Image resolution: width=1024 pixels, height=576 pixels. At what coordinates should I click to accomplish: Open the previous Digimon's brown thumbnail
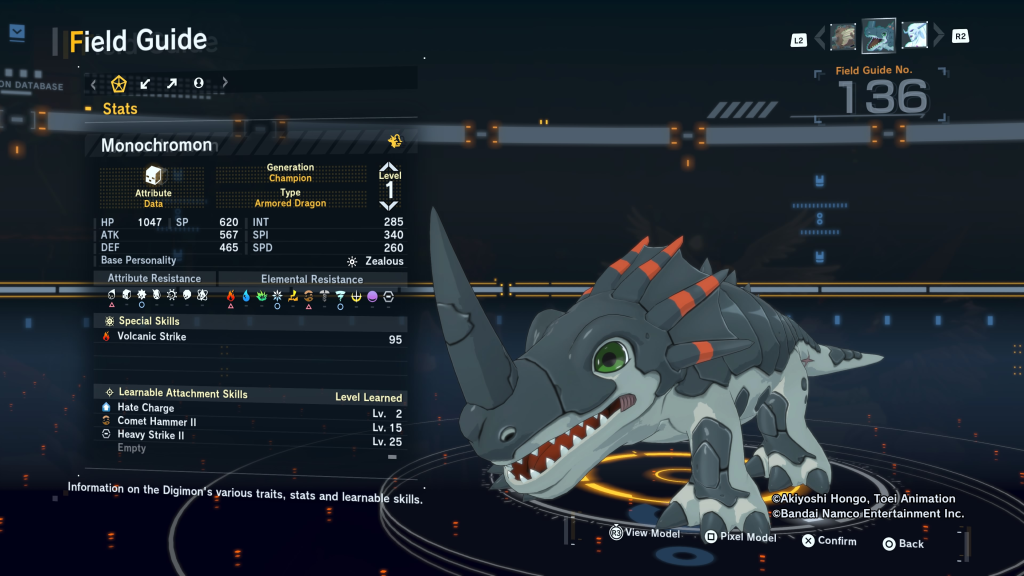[843, 37]
